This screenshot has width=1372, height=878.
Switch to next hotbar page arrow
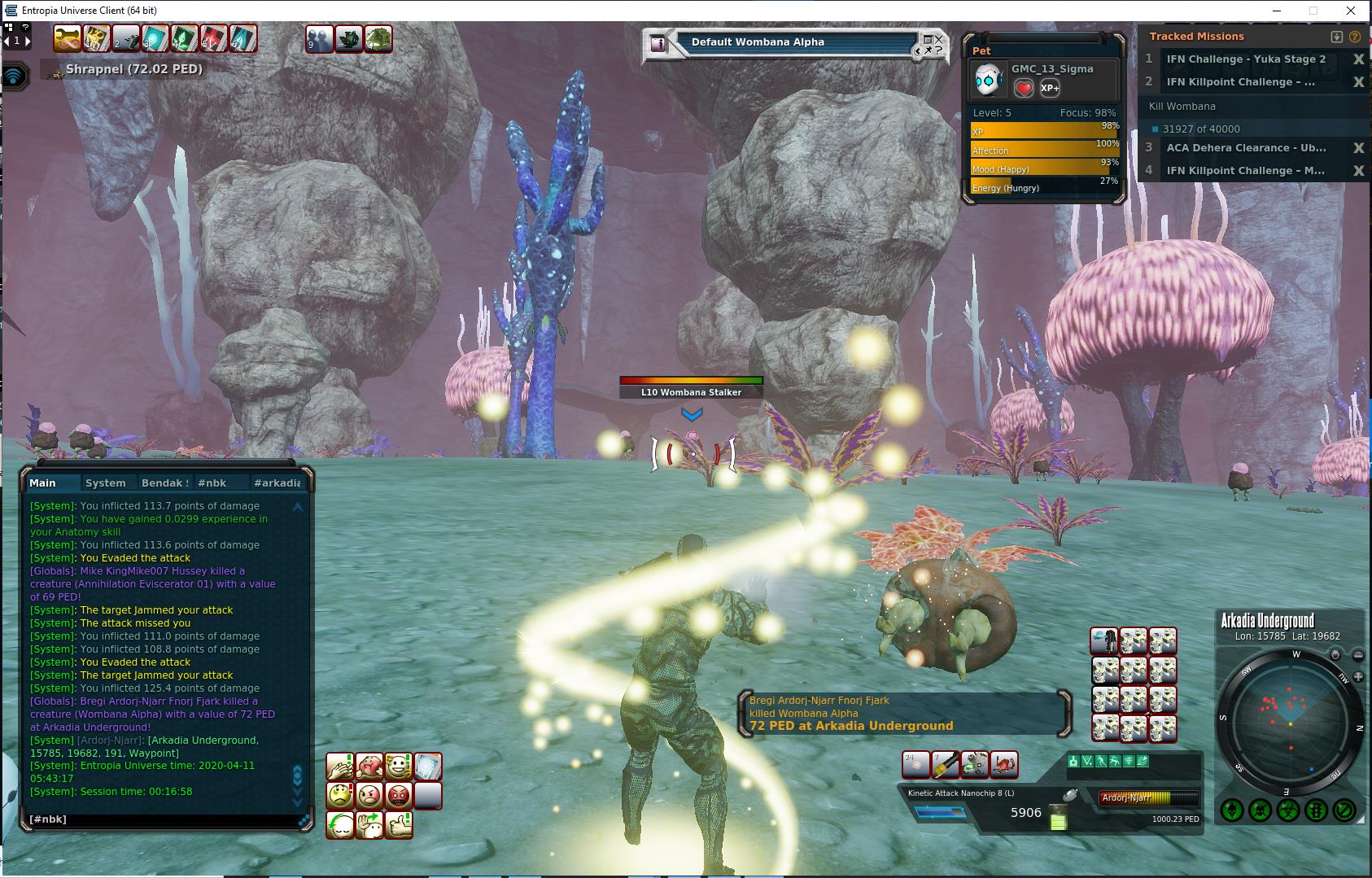pyautogui.click(x=27, y=40)
